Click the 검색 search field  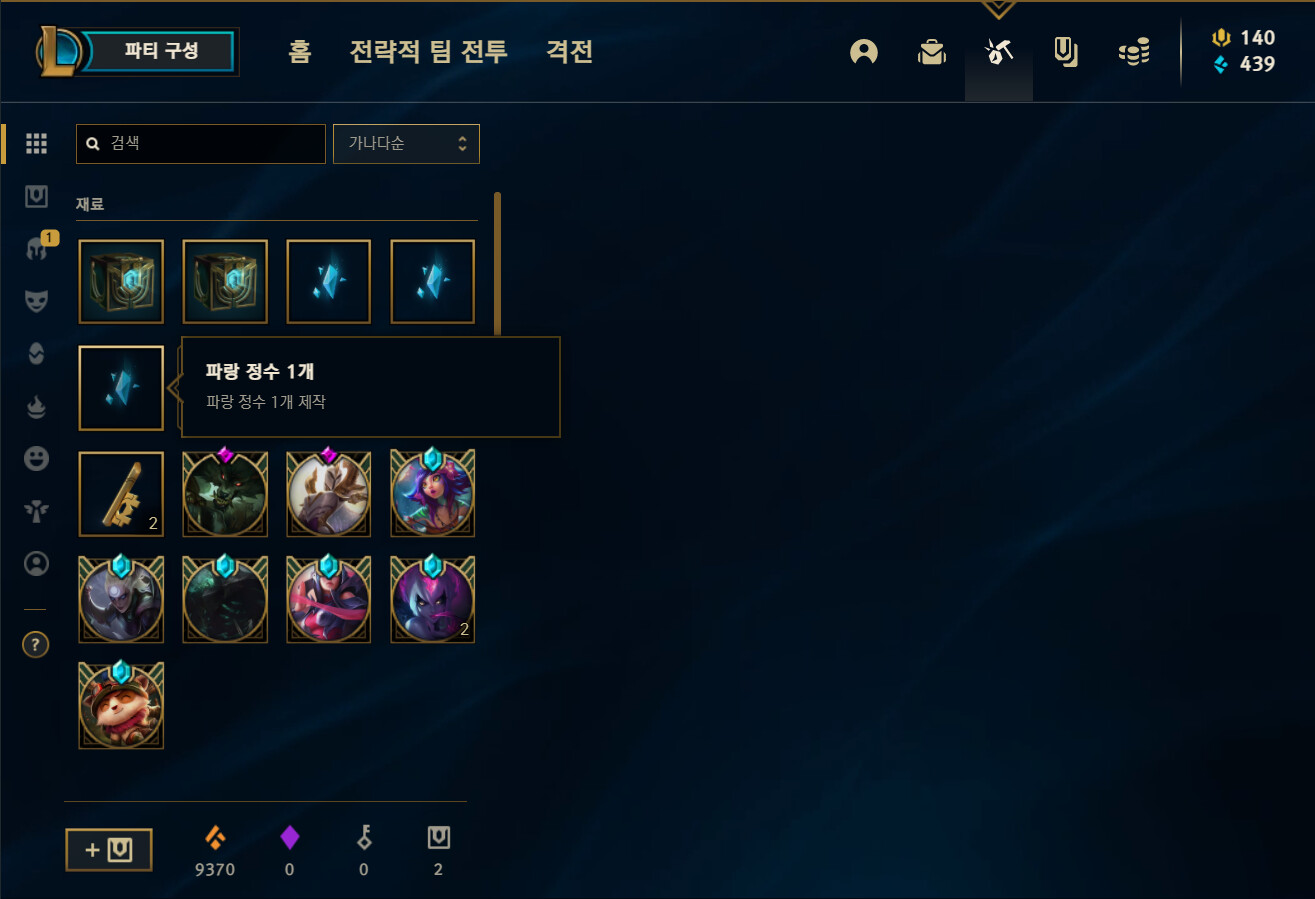point(200,143)
